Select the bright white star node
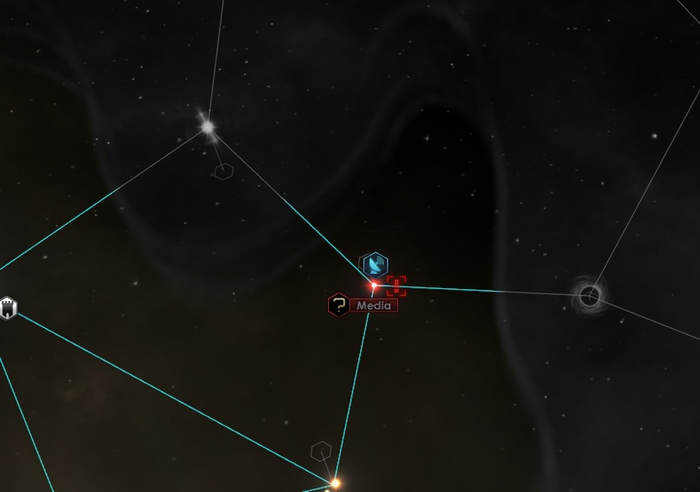 pyautogui.click(x=208, y=126)
